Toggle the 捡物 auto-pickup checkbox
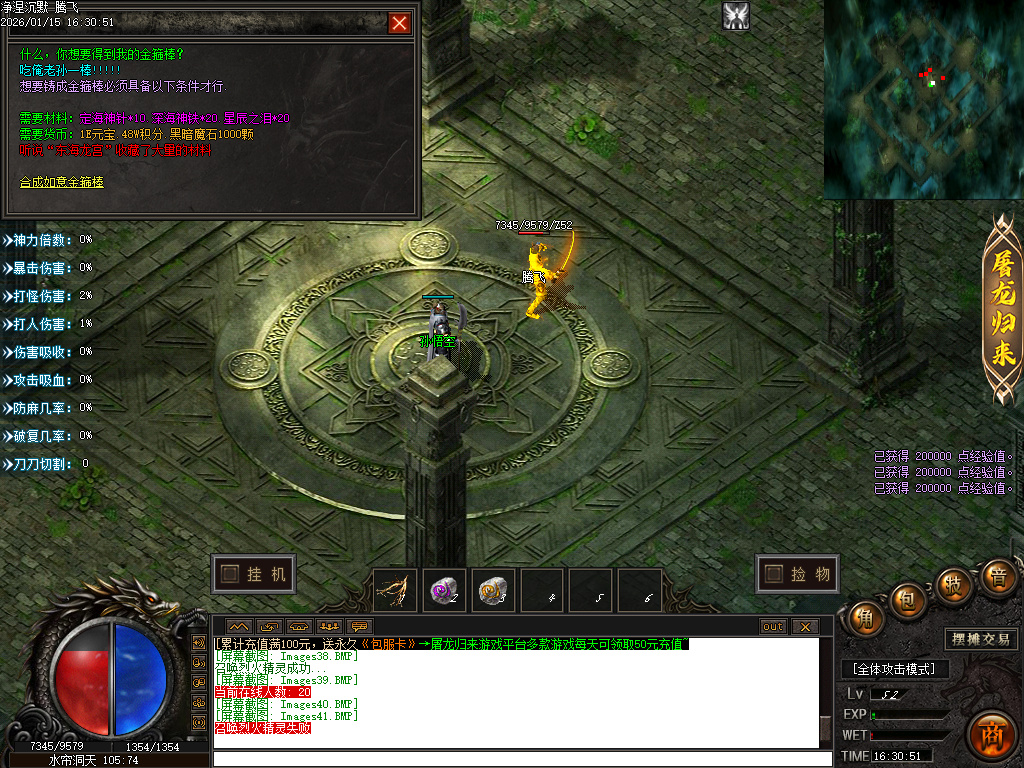1024x768 pixels. [x=774, y=574]
